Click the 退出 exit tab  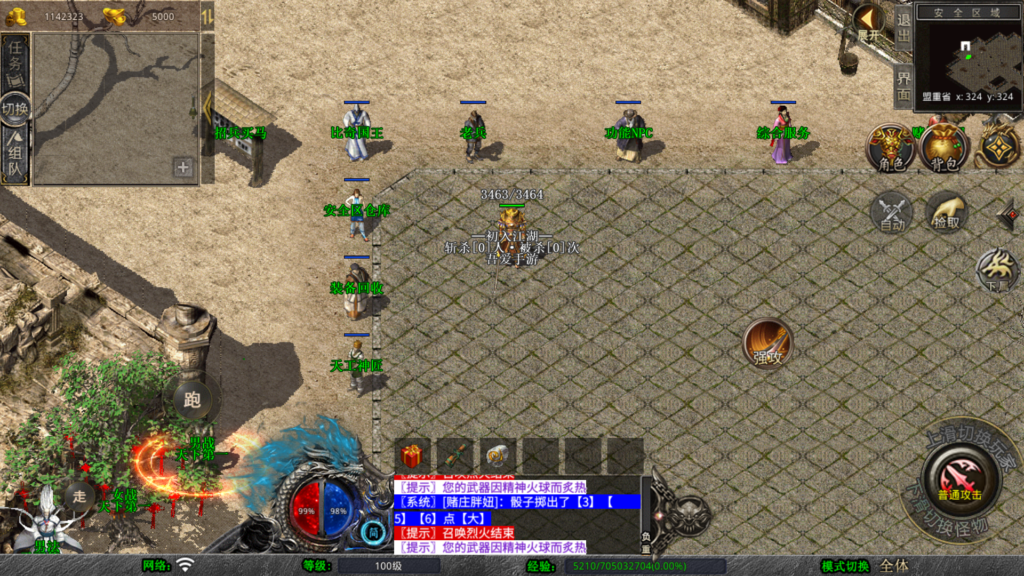click(x=903, y=28)
